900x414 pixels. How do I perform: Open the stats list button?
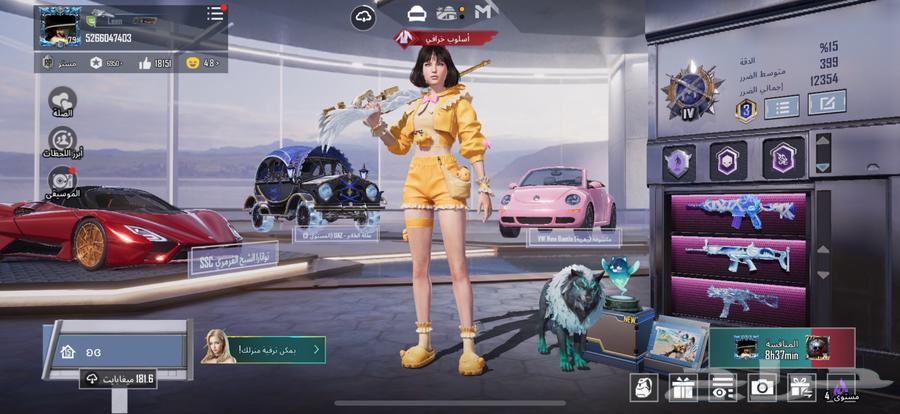(x=781, y=106)
